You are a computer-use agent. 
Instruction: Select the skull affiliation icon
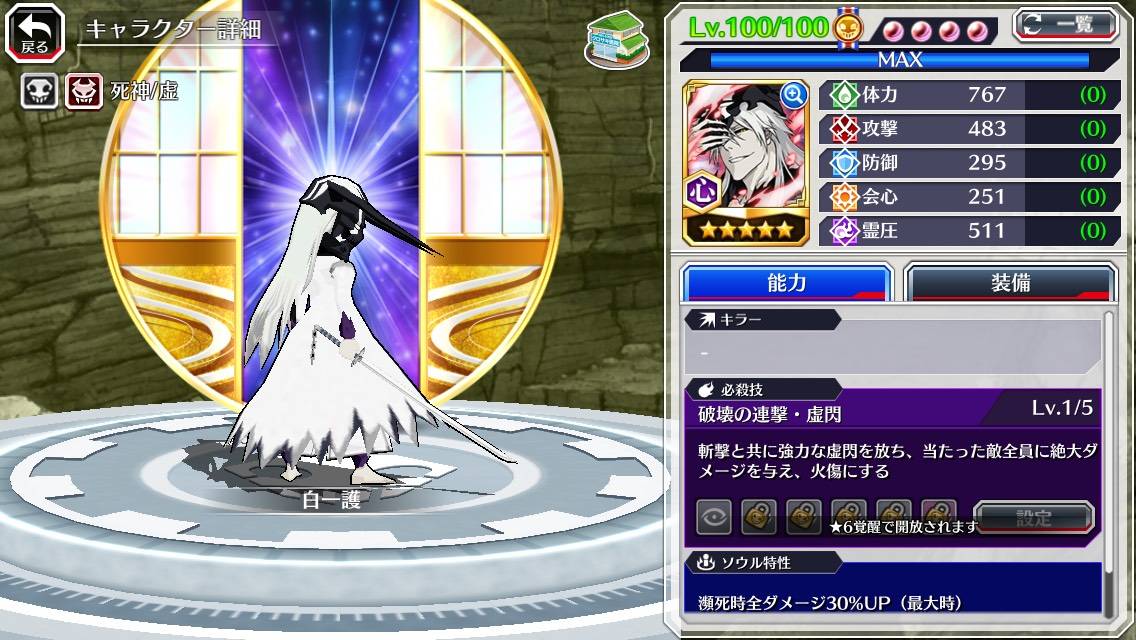pyautogui.click(x=40, y=92)
